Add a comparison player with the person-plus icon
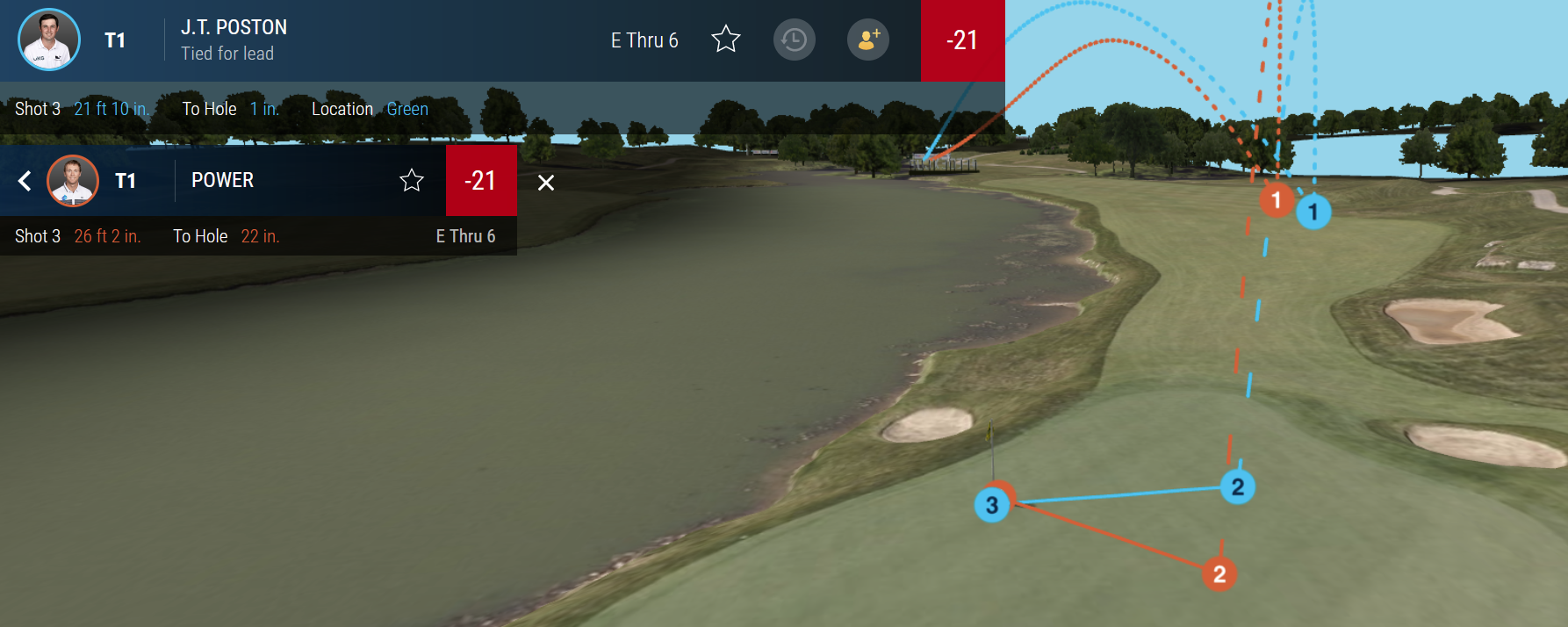Viewport: 1568px width, 627px height. [868, 40]
